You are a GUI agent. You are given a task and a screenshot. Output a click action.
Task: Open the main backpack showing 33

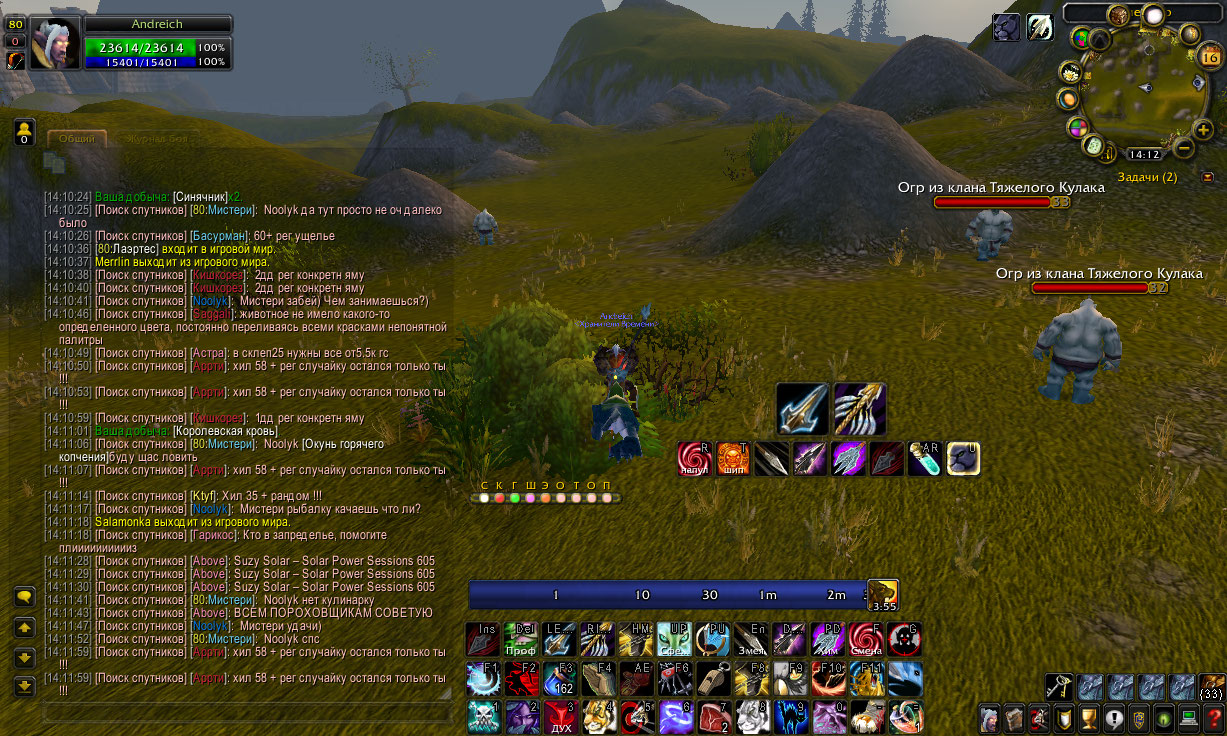1211,686
